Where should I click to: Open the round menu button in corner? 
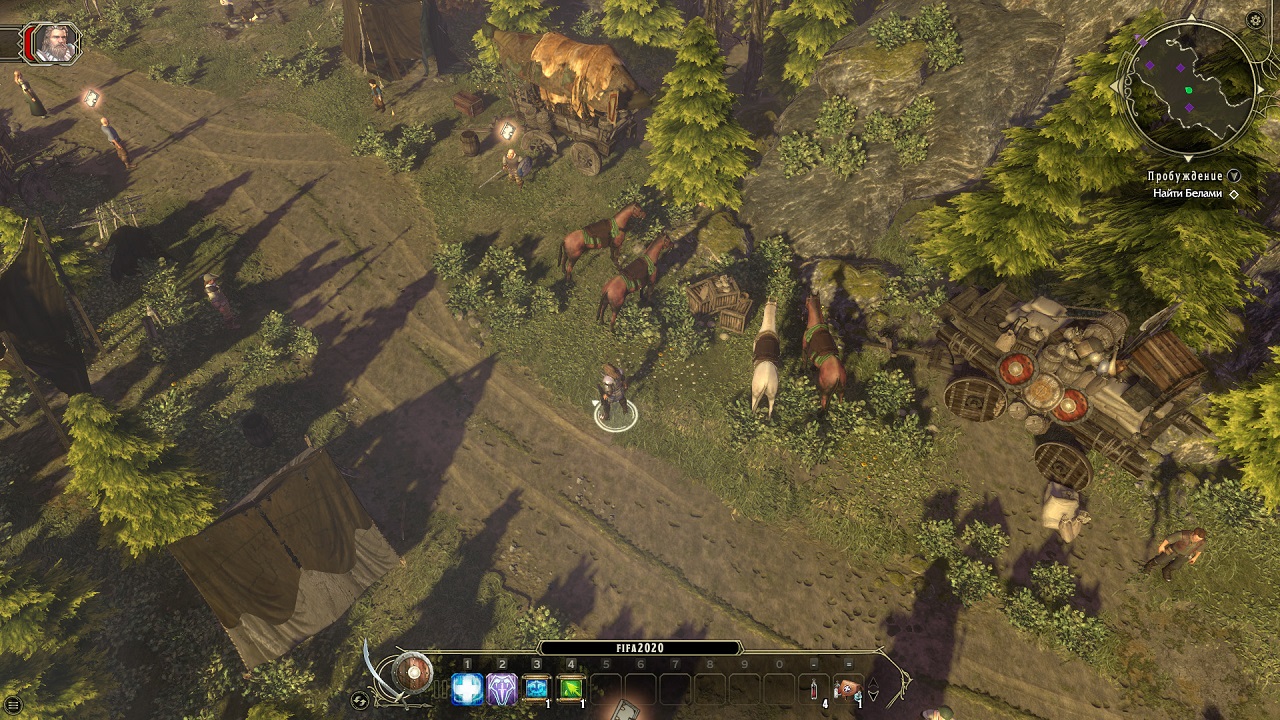coord(13,706)
